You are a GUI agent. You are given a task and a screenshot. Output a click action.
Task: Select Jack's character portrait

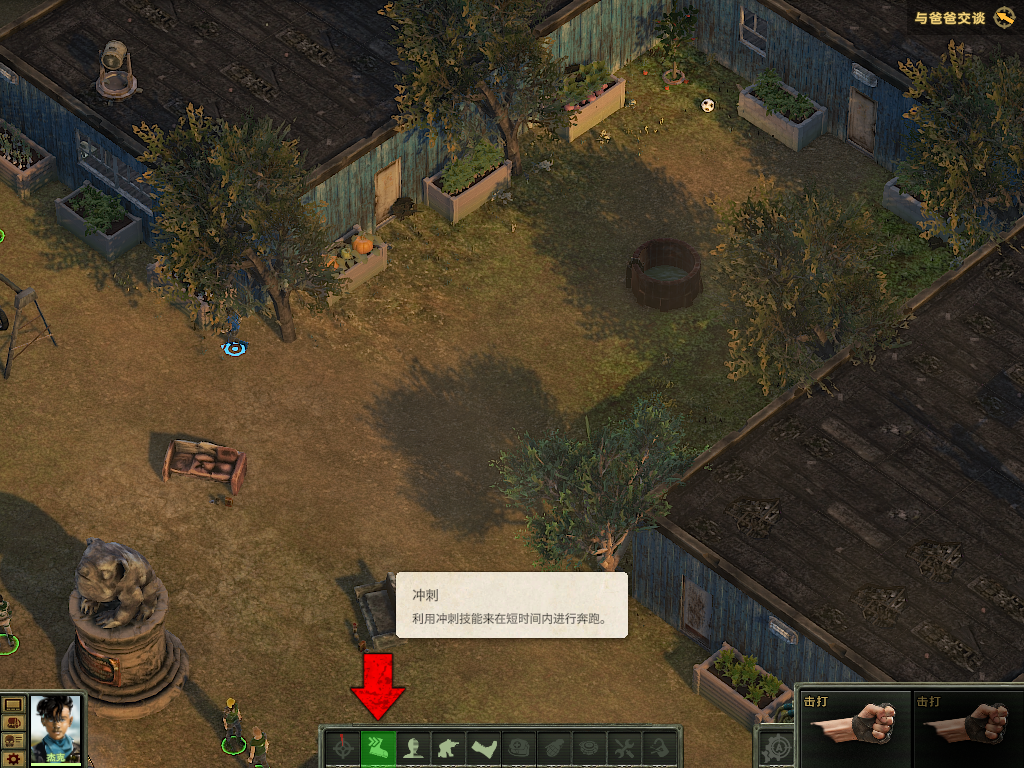click(55, 729)
